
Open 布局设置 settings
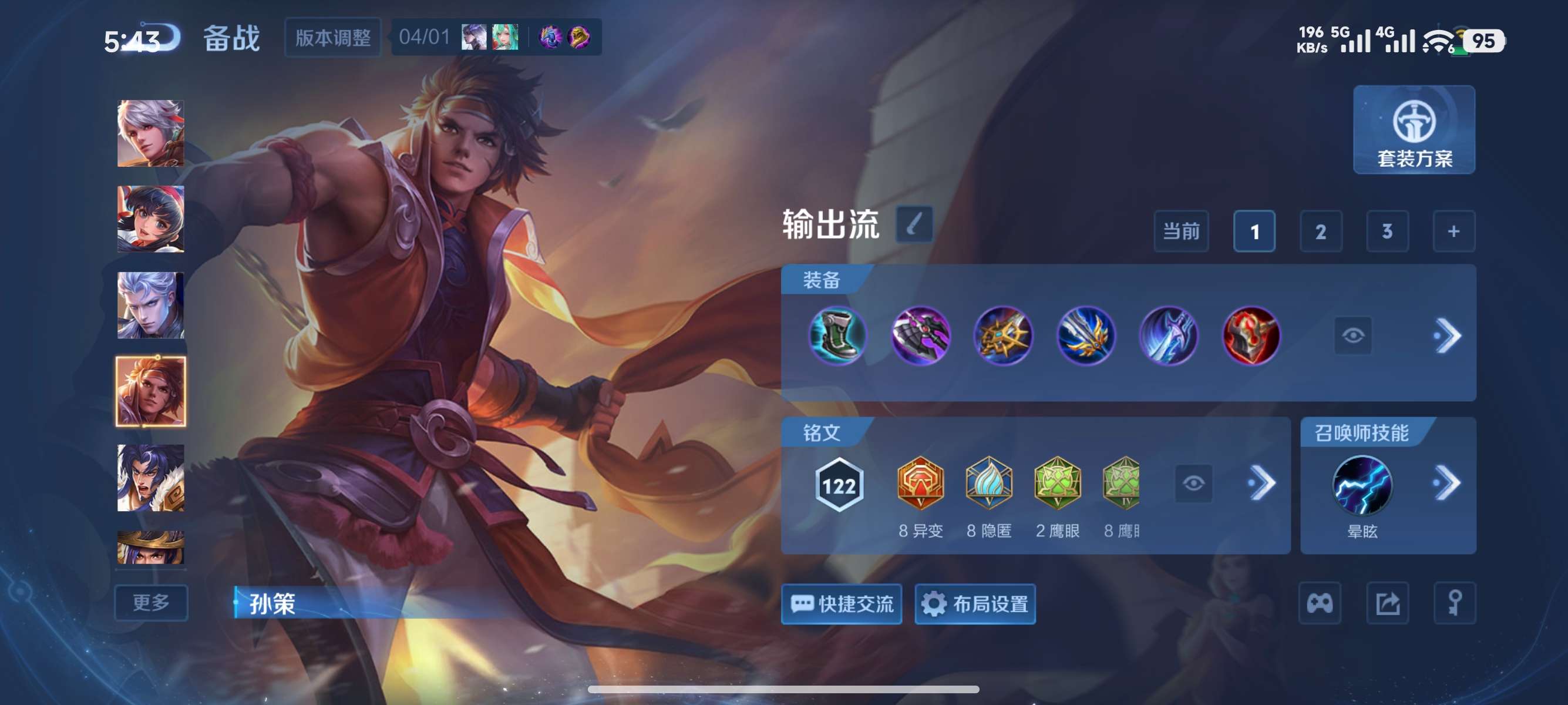click(x=974, y=605)
